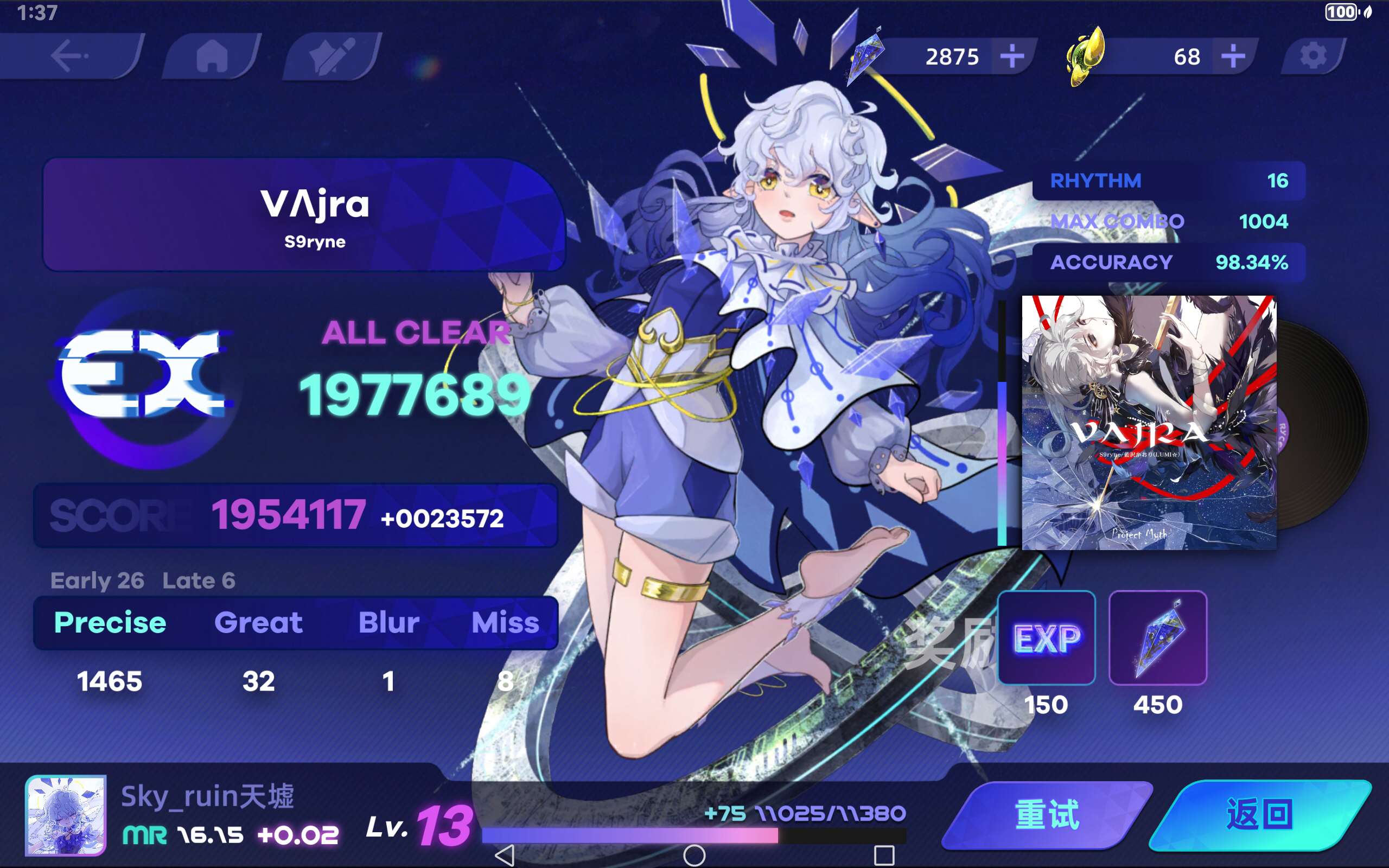The image size is (1389, 868).
Task: Open the settings gear
Action: click(1314, 56)
